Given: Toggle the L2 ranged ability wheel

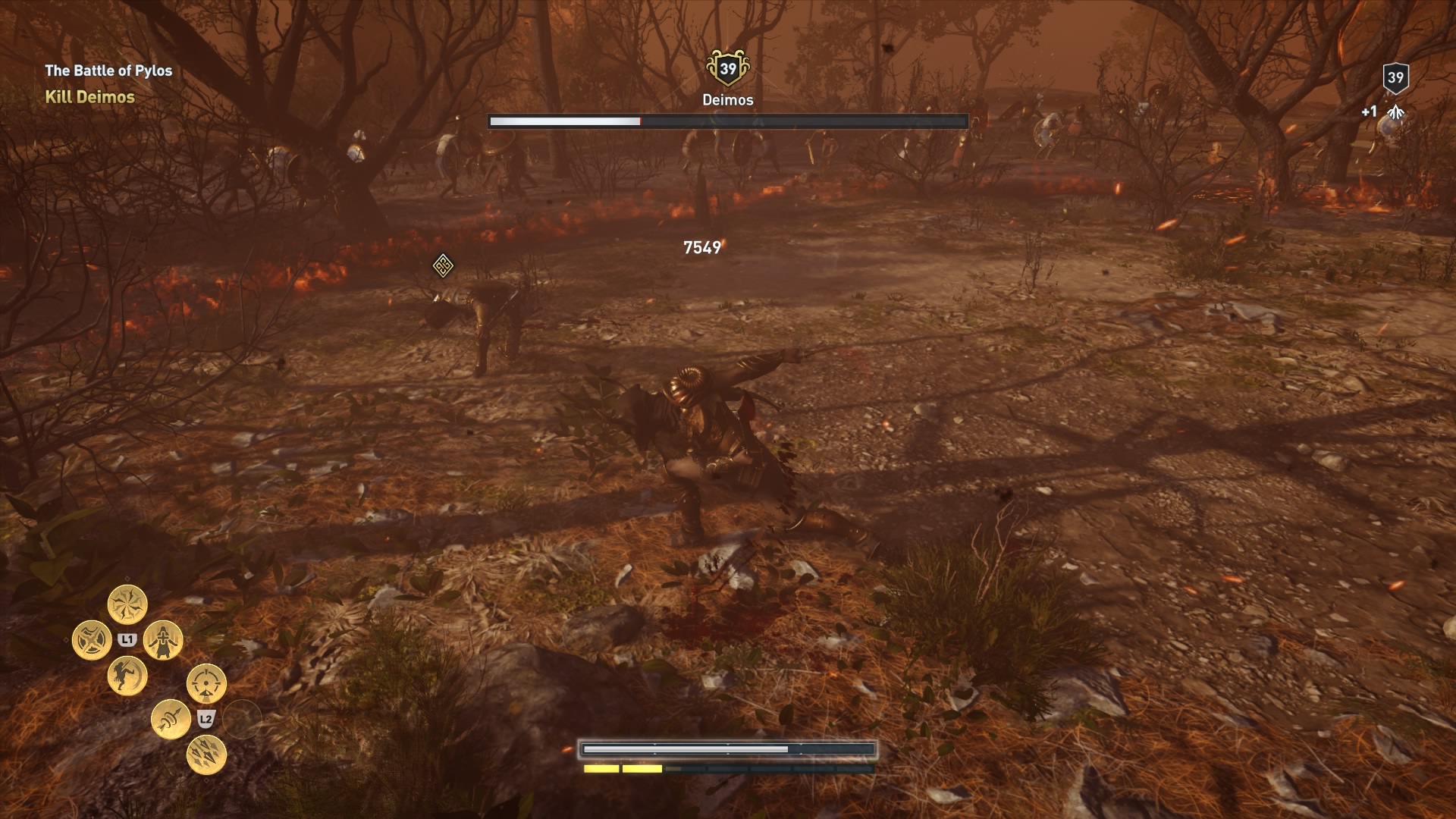Looking at the screenshot, I should pyautogui.click(x=205, y=719).
